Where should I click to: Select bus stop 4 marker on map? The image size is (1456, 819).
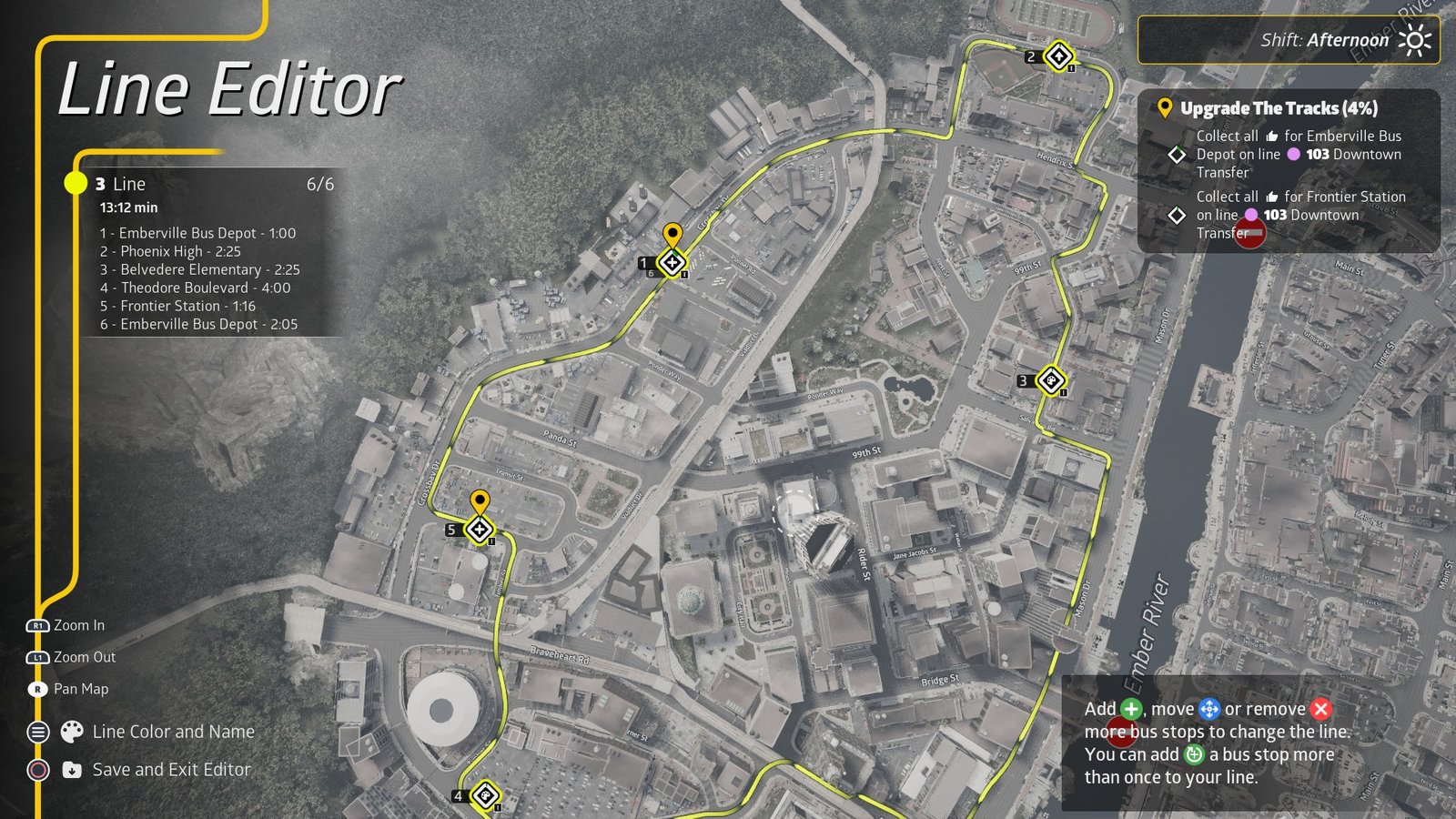[485, 796]
